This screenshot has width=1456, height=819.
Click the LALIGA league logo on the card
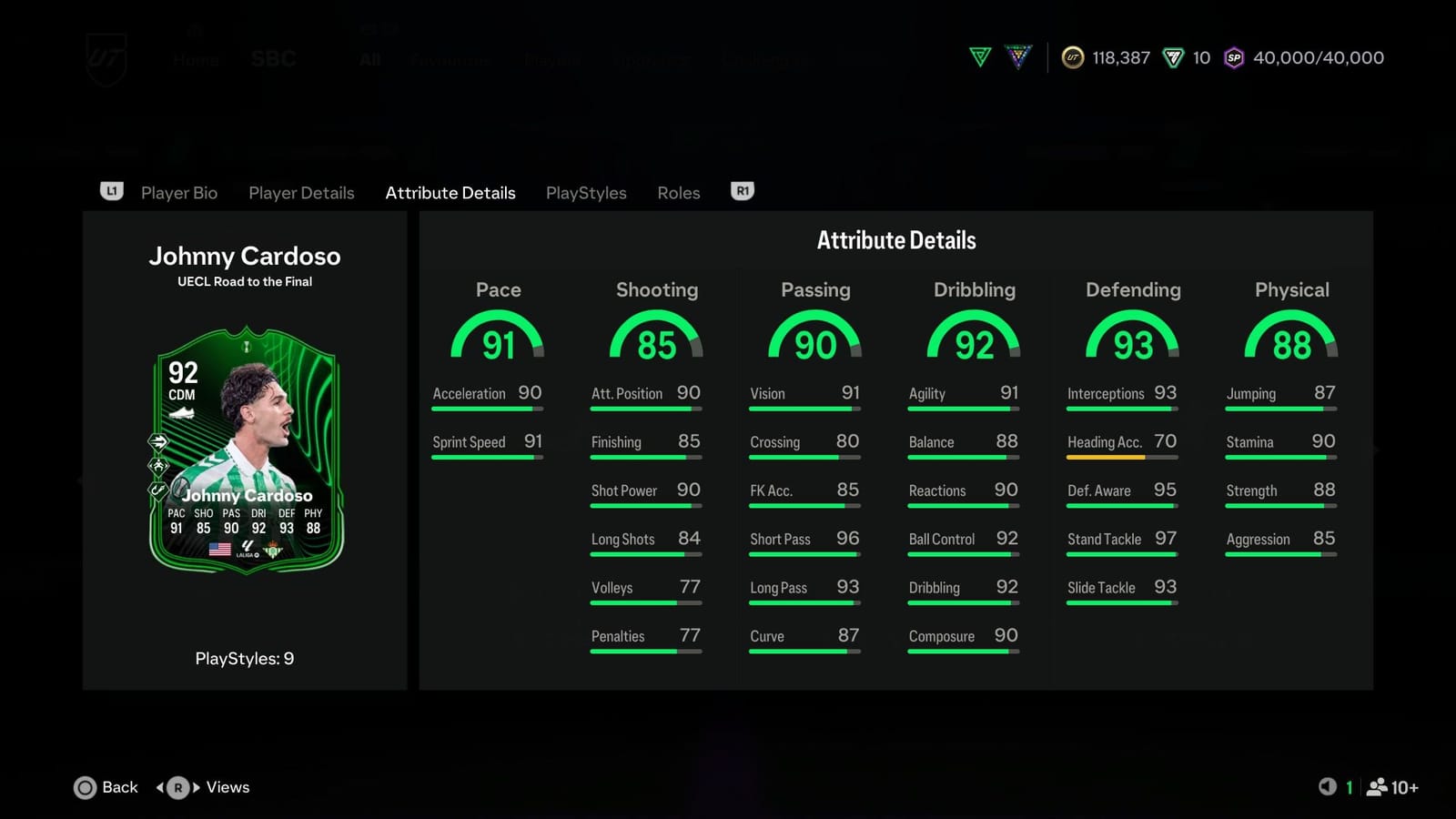[246, 549]
